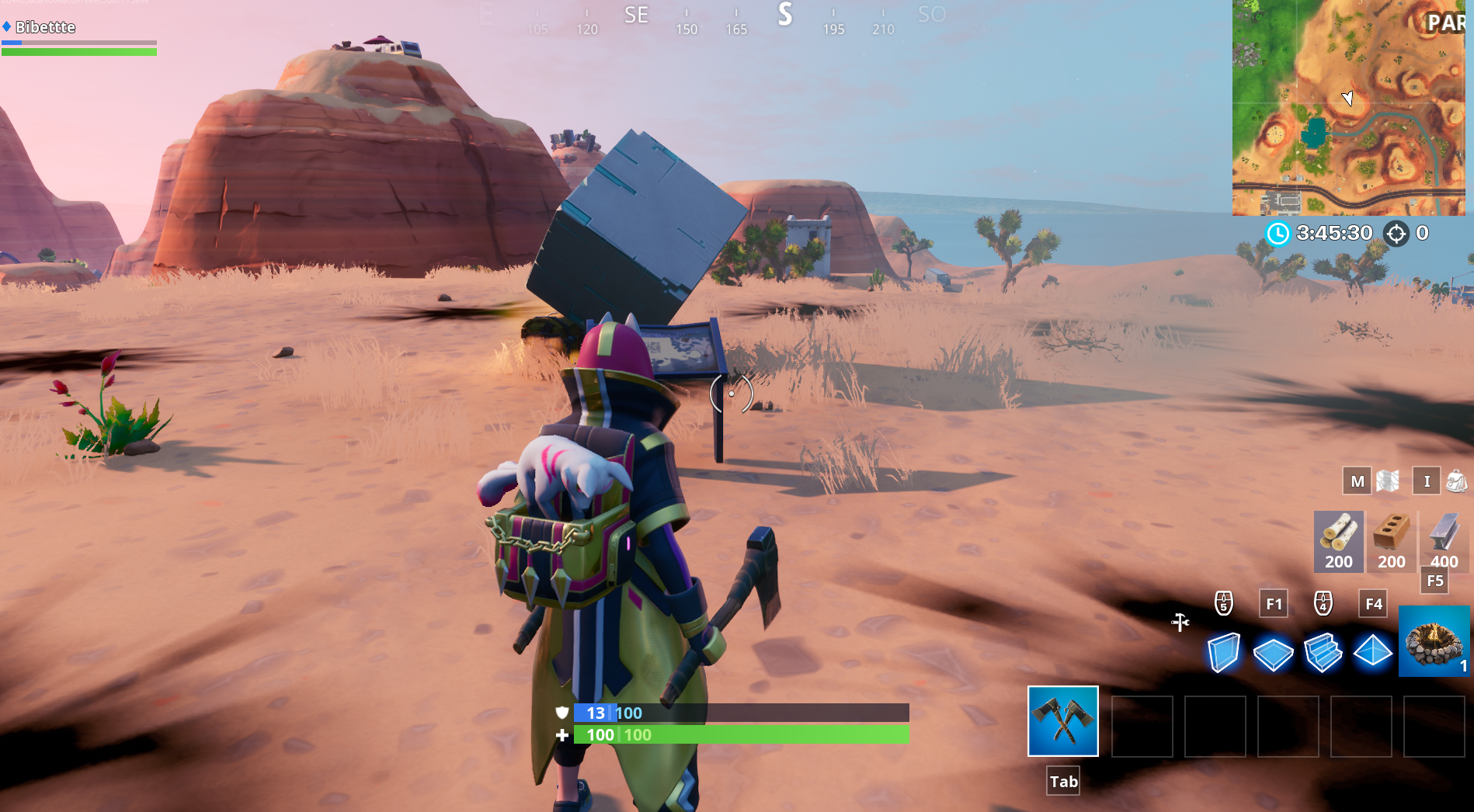Select the wood material icon showing 200

(x=1338, y=541)
